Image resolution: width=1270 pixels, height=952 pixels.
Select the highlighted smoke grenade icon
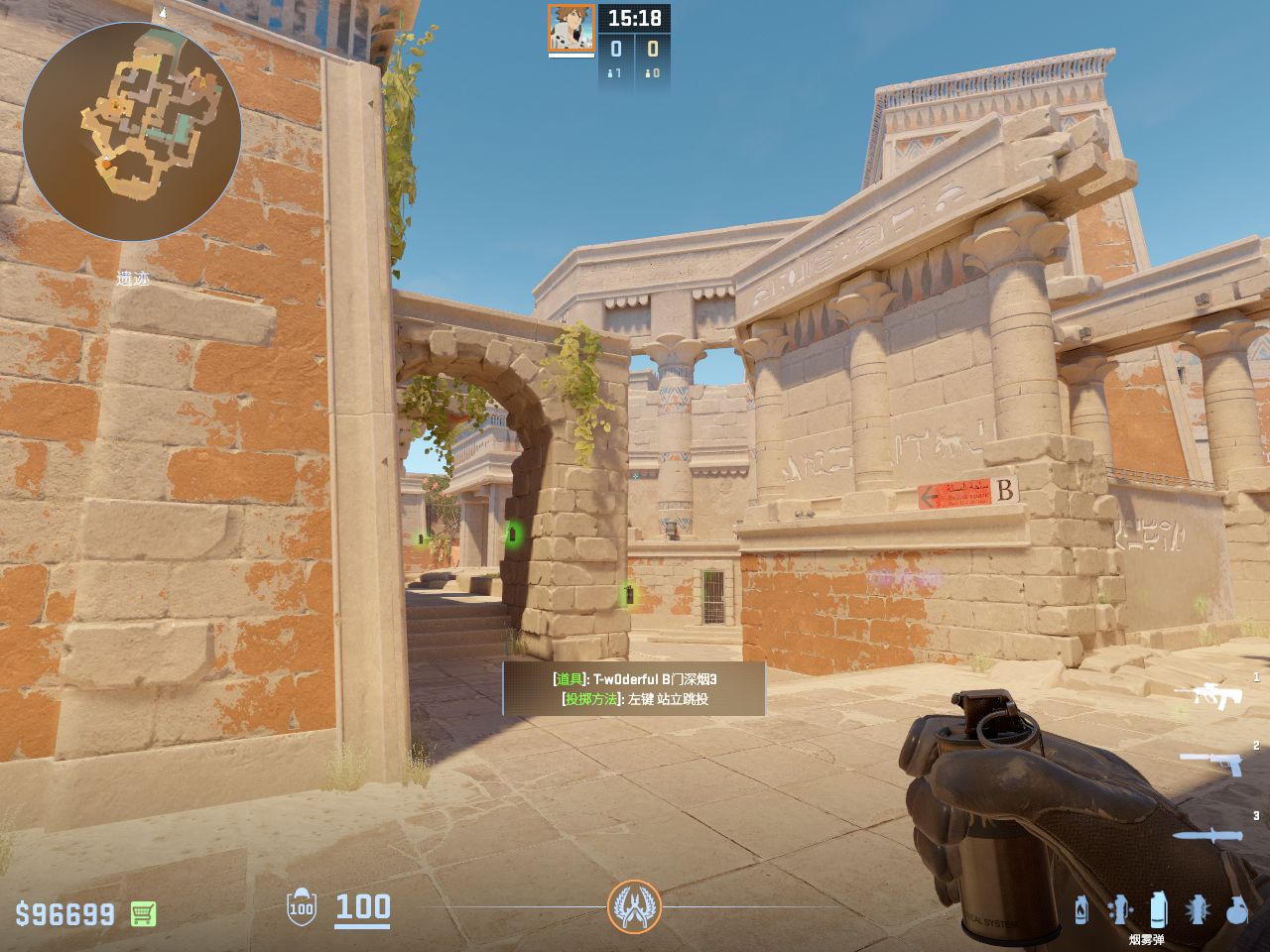click(x=1158, y=908)
